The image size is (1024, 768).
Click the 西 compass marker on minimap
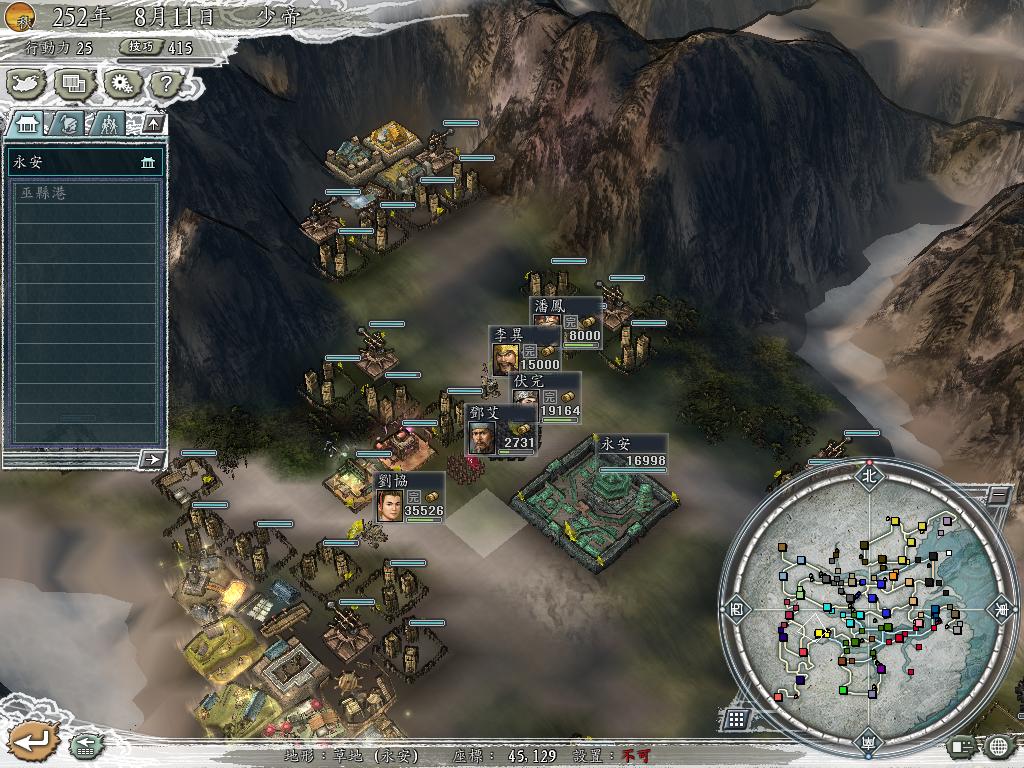click(738, 608)
